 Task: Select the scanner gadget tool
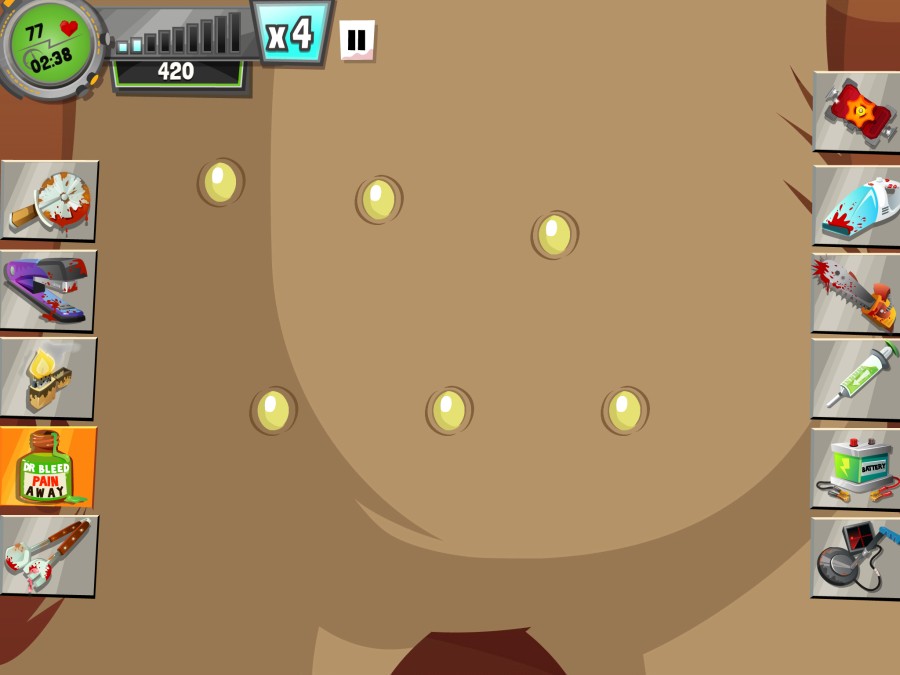pyautogui.click(x=856, y=558)
